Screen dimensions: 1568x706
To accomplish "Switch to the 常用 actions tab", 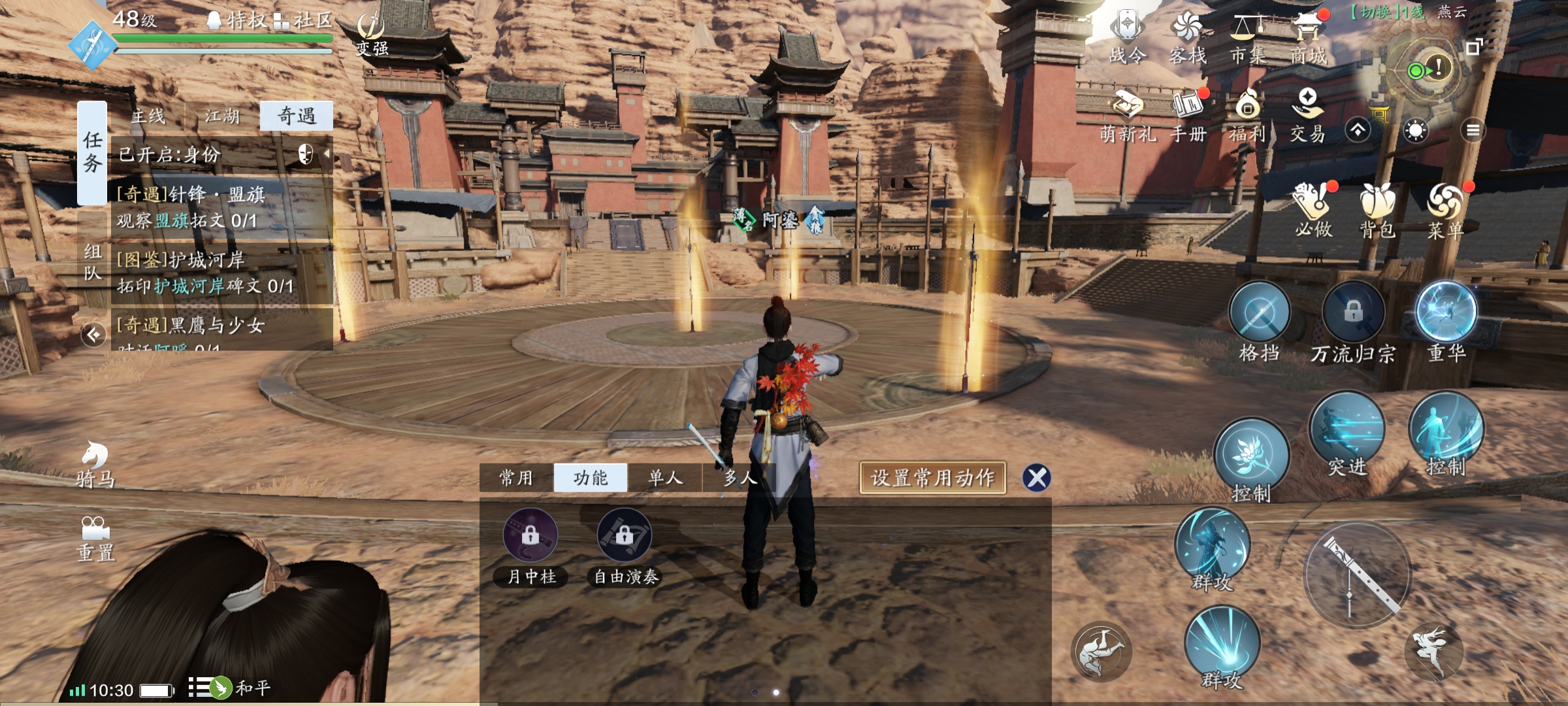I will coord(516,478).
